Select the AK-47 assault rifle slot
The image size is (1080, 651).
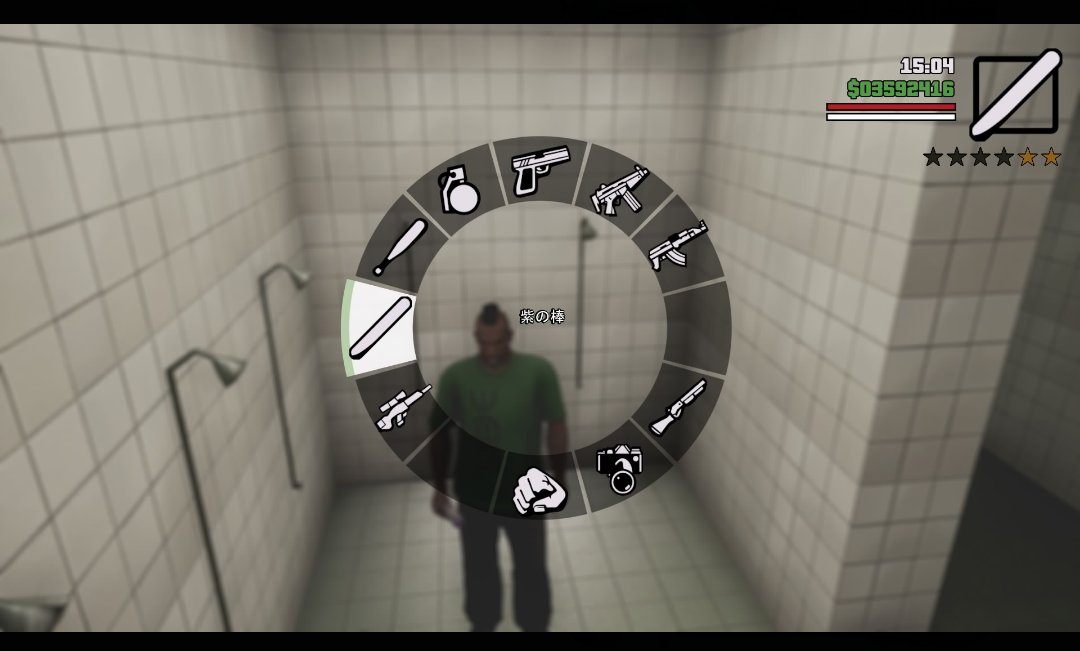[x=678, y=245]
